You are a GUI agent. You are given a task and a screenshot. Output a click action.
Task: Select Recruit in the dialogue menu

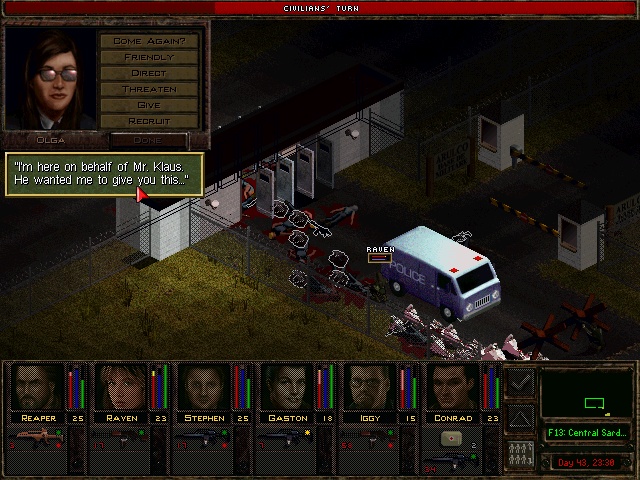click(149, 121)
